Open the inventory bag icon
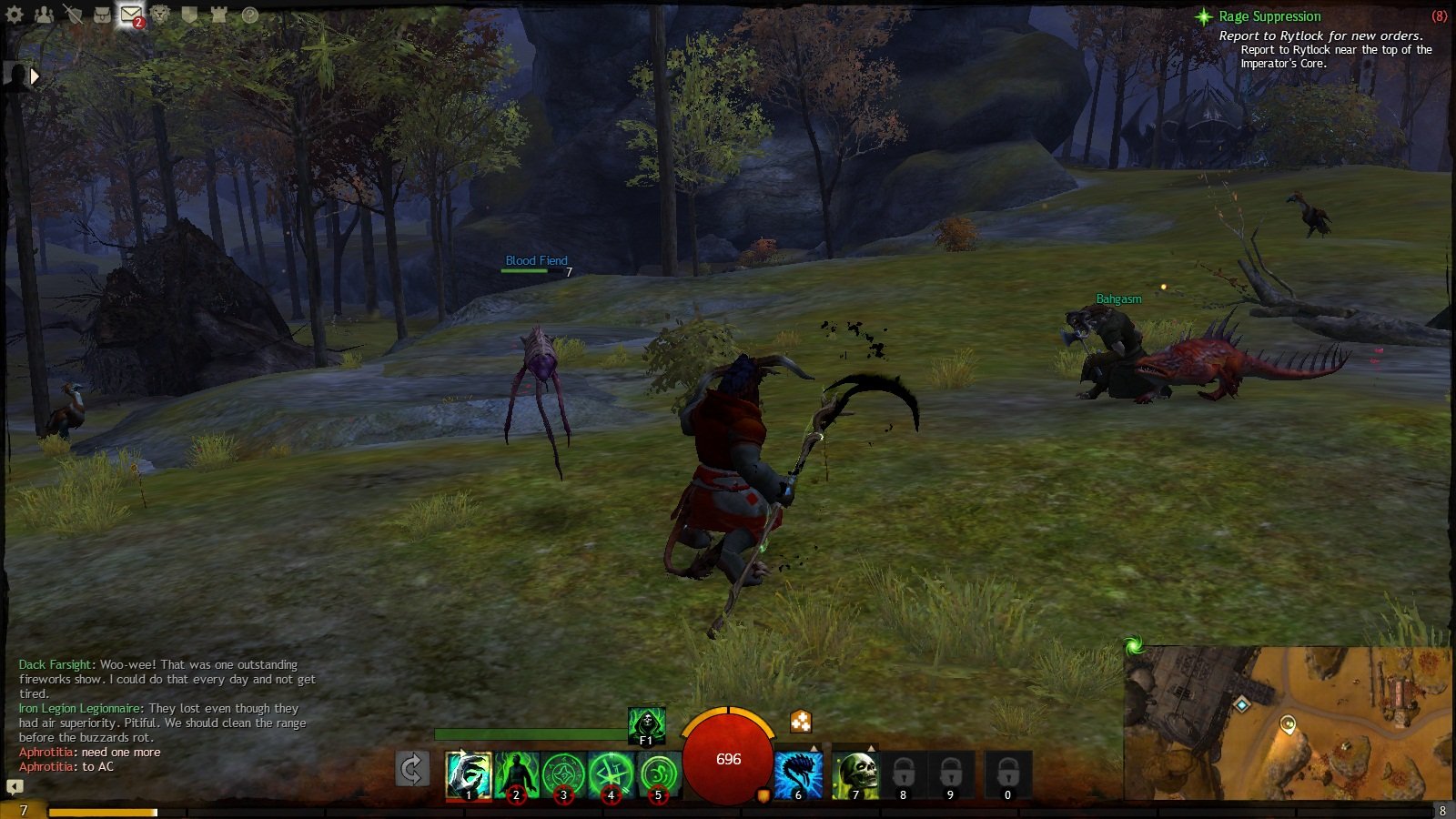Viewport: 1456px width, 819px height. coord(102,15)
